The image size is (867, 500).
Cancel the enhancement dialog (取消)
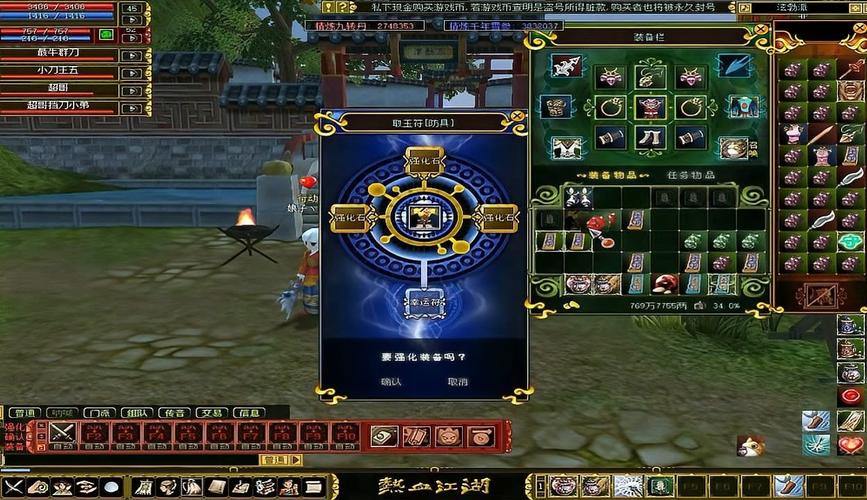pyautogui.click(x=457, y=381)
